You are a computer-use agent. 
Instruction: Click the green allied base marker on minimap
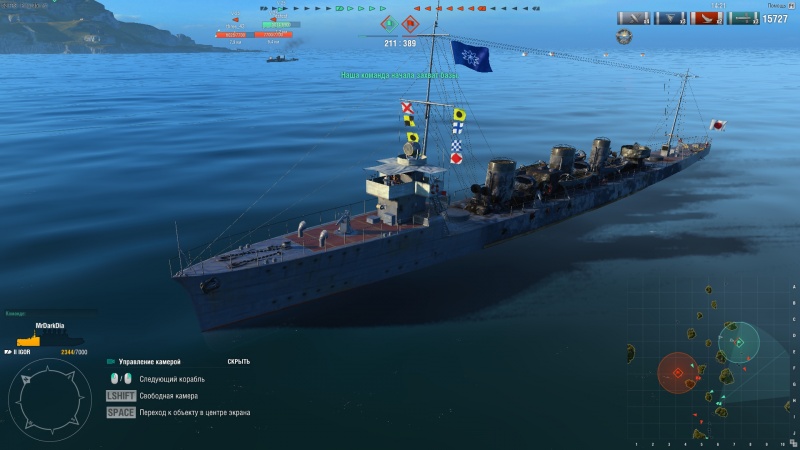[739, 343]
